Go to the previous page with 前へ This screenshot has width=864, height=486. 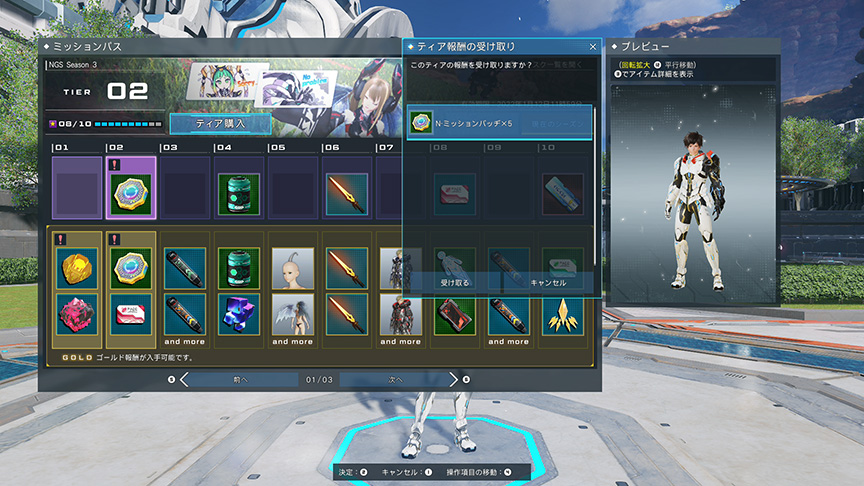(239, 380)
